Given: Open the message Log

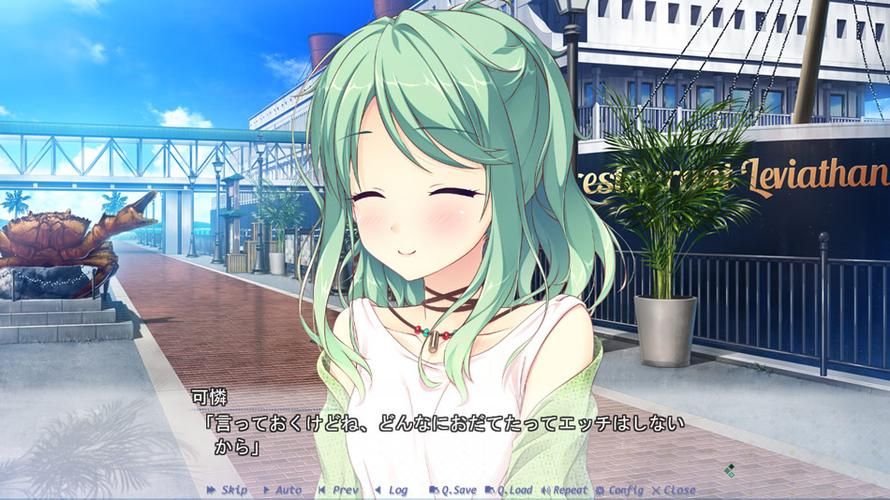Looking at the screenshot, I should [391, 490].
